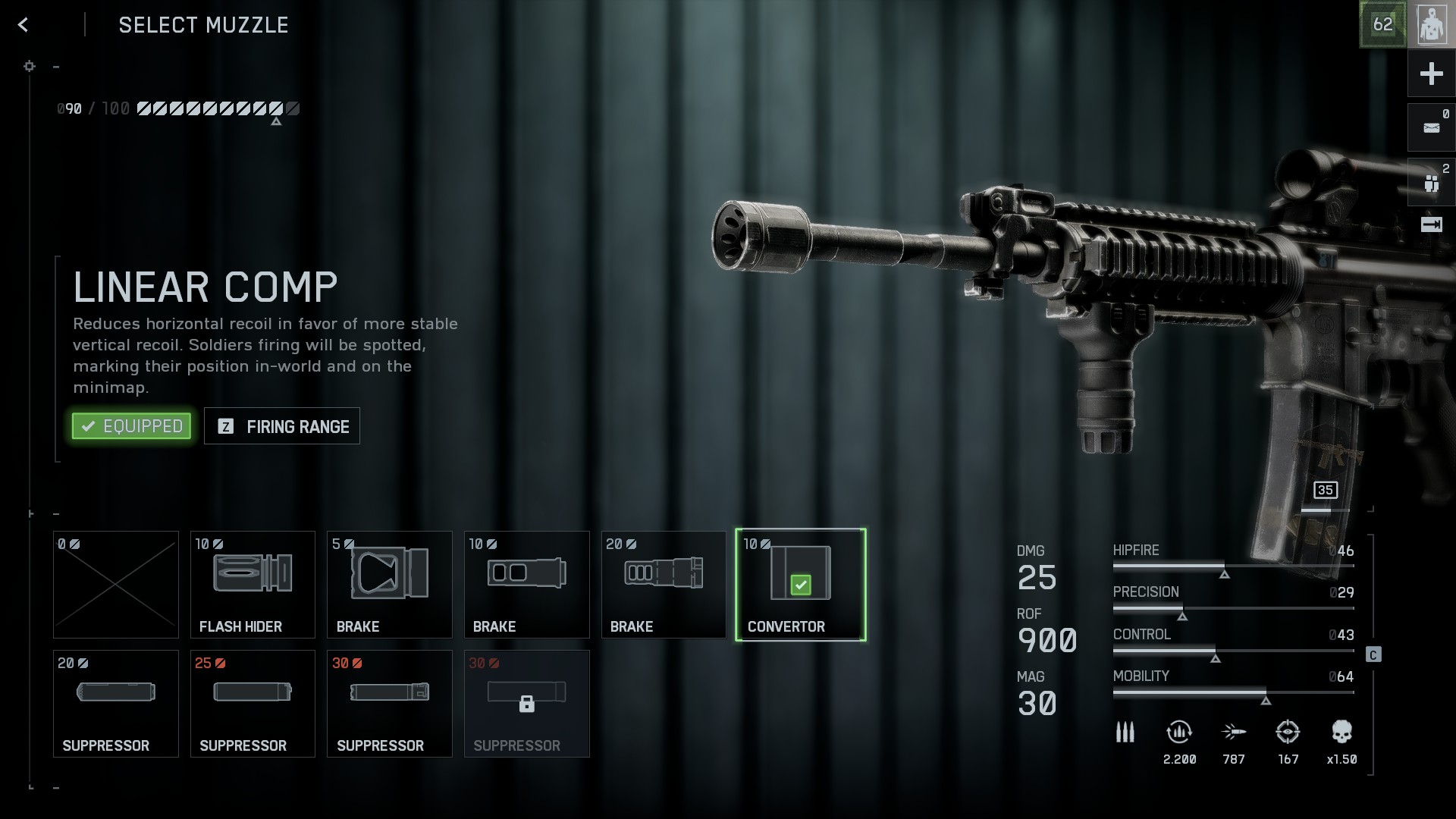Click the plus button on the right sidebar
This screenshot has height=819, width=1456.
tap(1431, 74)
